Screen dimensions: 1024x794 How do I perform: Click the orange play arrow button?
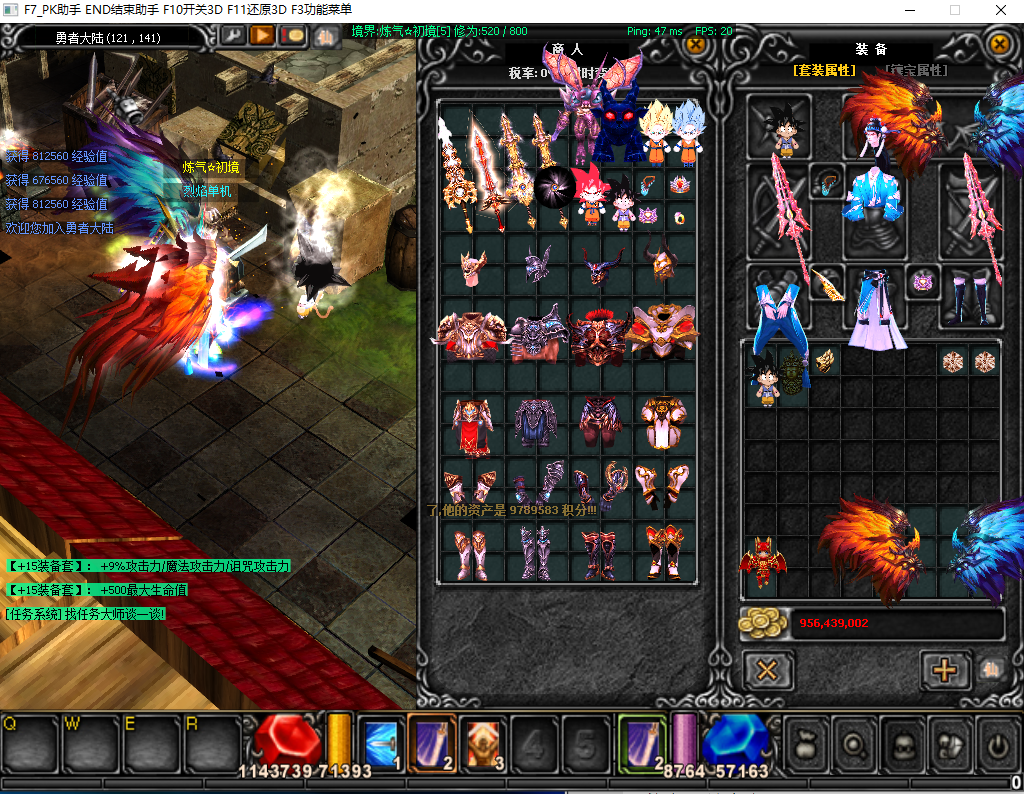(x=263, y=36)
